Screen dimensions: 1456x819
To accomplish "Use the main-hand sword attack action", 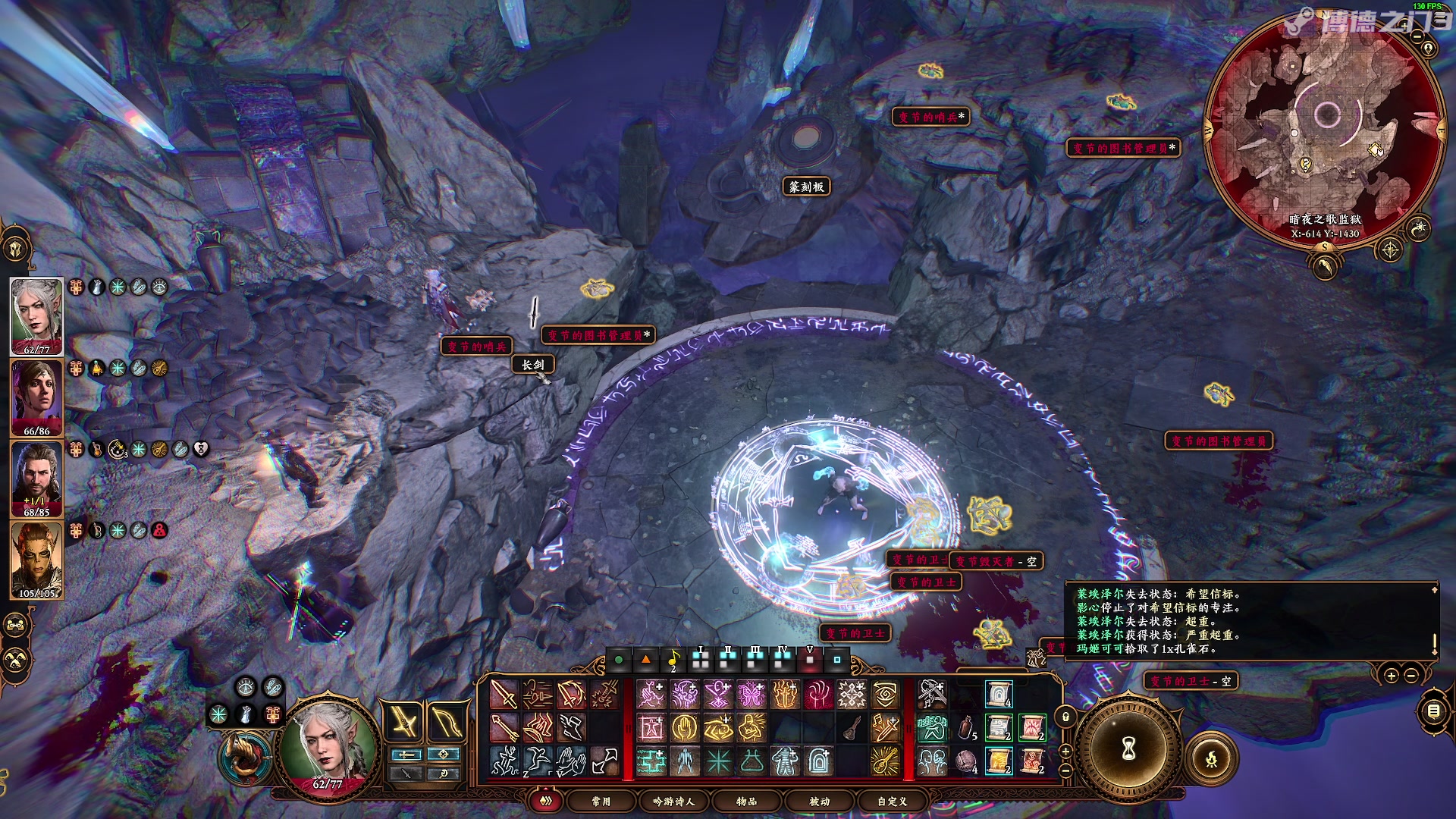I will pyautogui.click(x=504, y=695).
